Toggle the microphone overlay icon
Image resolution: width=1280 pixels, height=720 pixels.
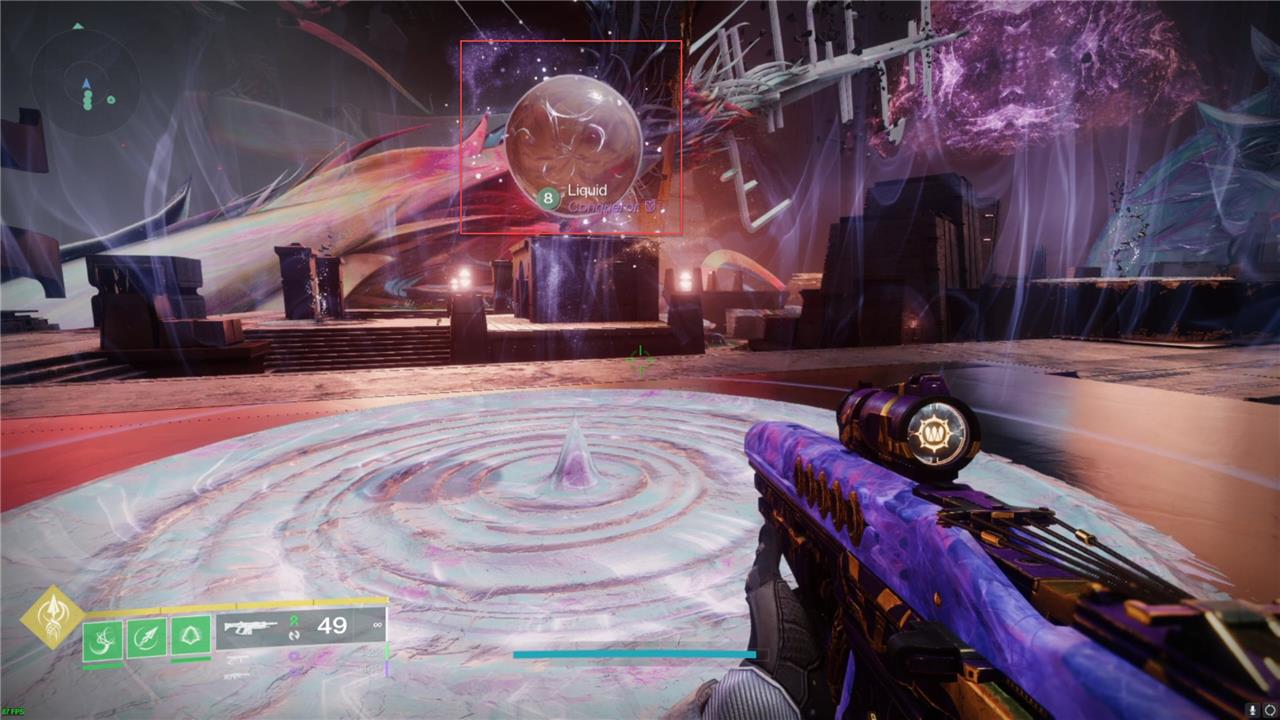[1251, 709]
